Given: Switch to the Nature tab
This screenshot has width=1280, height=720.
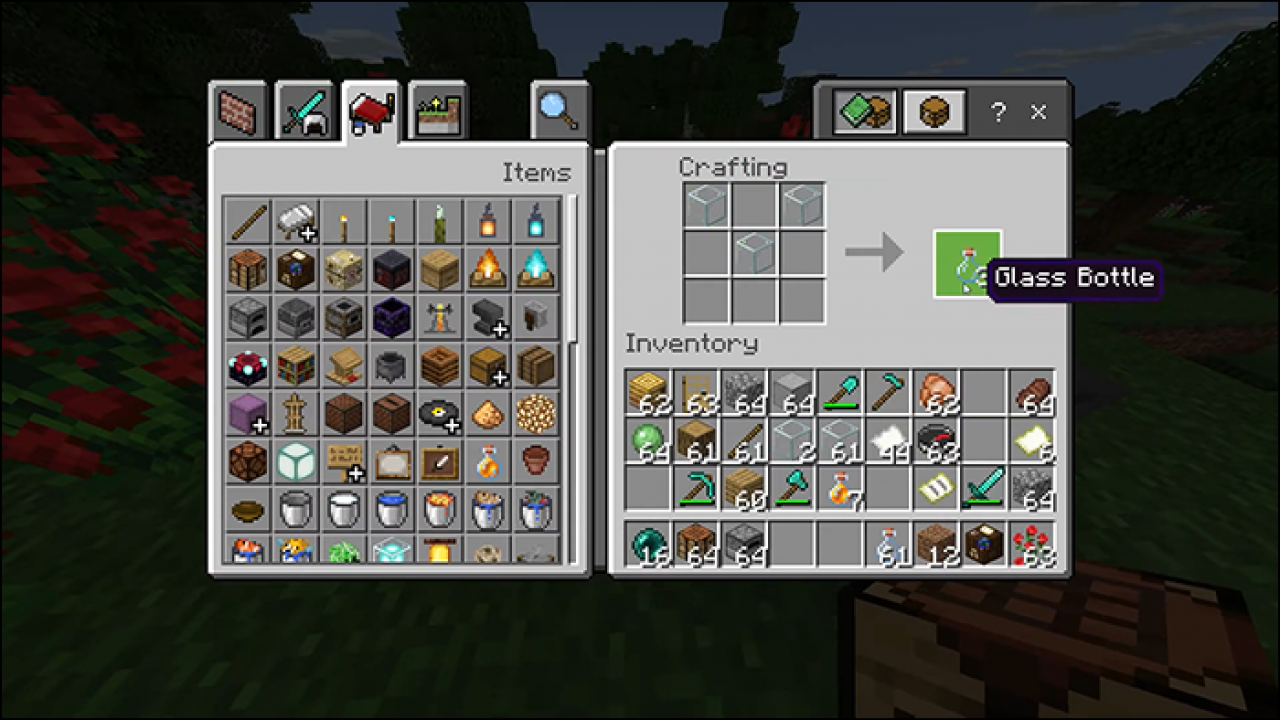Looking at the screenshot, I should click(438, 112).
